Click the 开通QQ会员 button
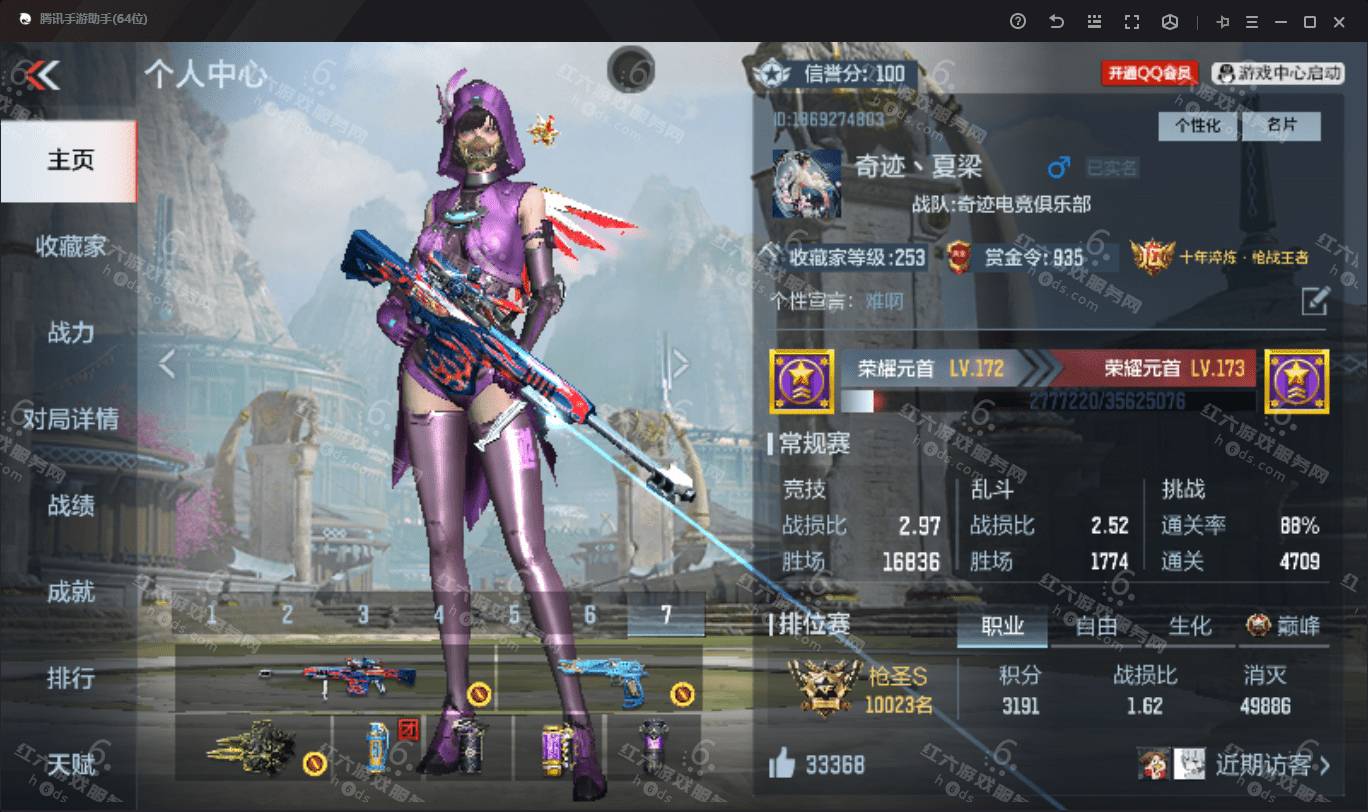The width and height of the screenshot is (1368, 812). coord(1150,73)
